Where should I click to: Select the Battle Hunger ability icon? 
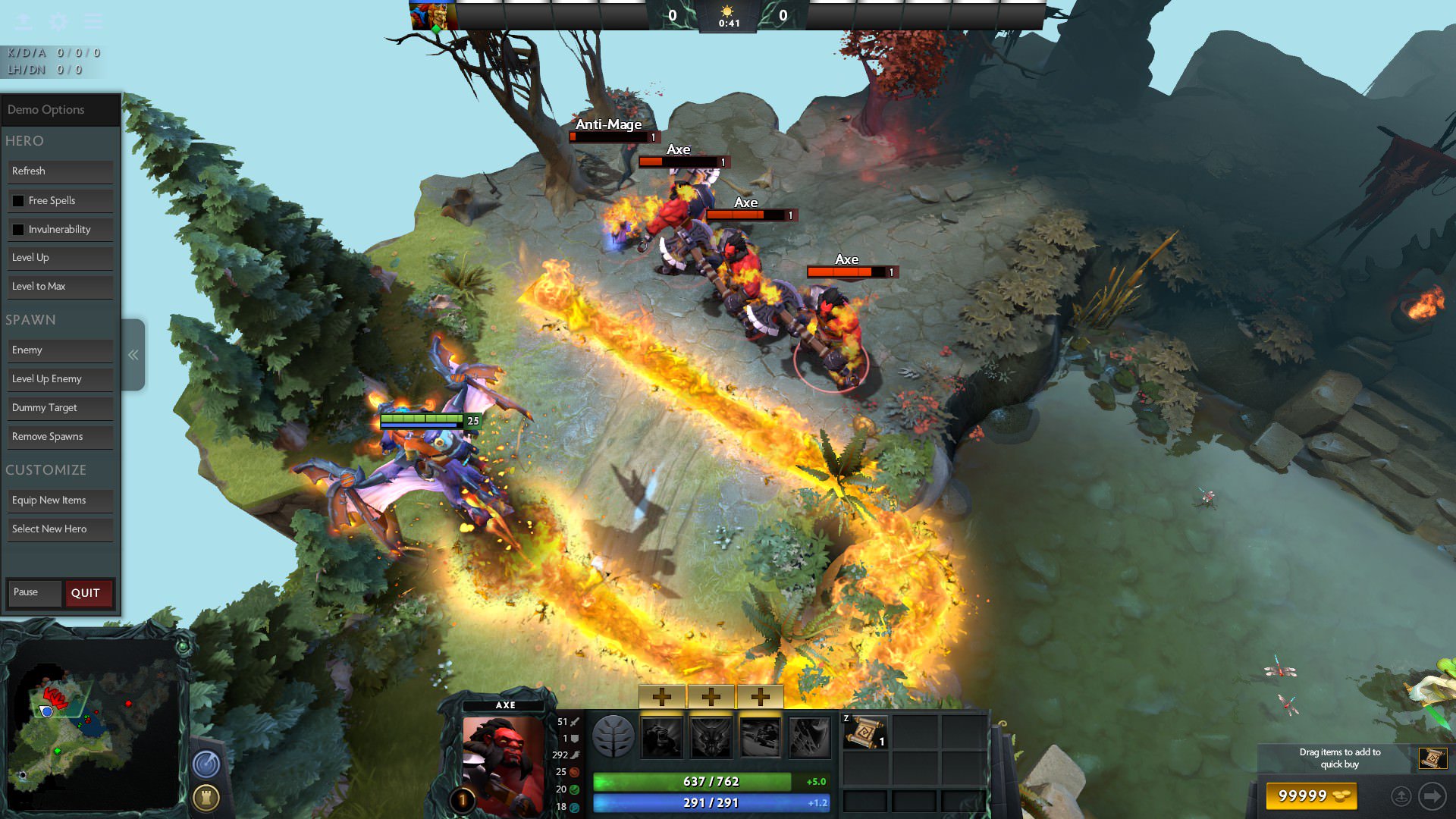point(709,738)
